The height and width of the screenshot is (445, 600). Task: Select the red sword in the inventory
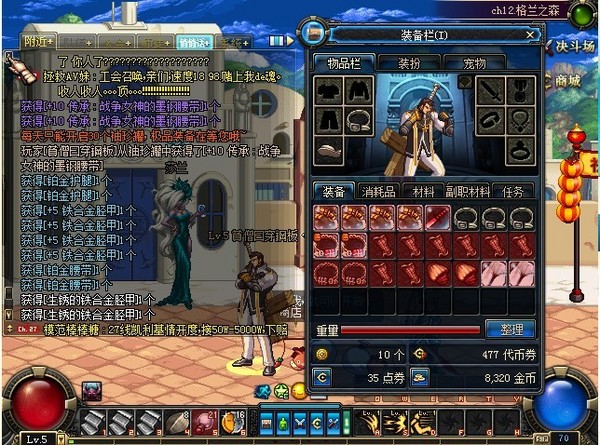tap(437, 218)
